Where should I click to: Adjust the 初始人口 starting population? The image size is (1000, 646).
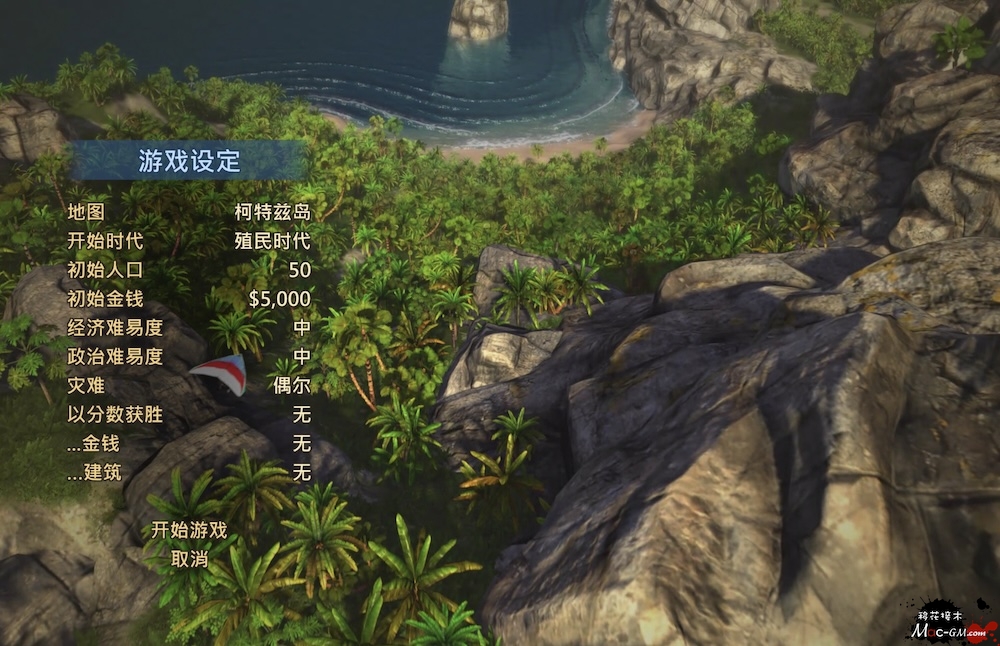point(299,270)
